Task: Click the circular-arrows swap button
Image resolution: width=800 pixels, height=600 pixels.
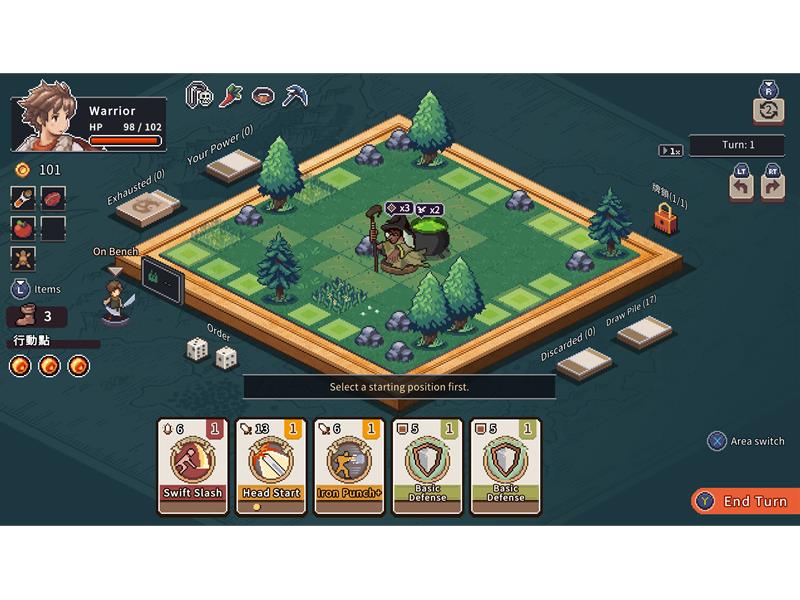Action: pos(768,110)
